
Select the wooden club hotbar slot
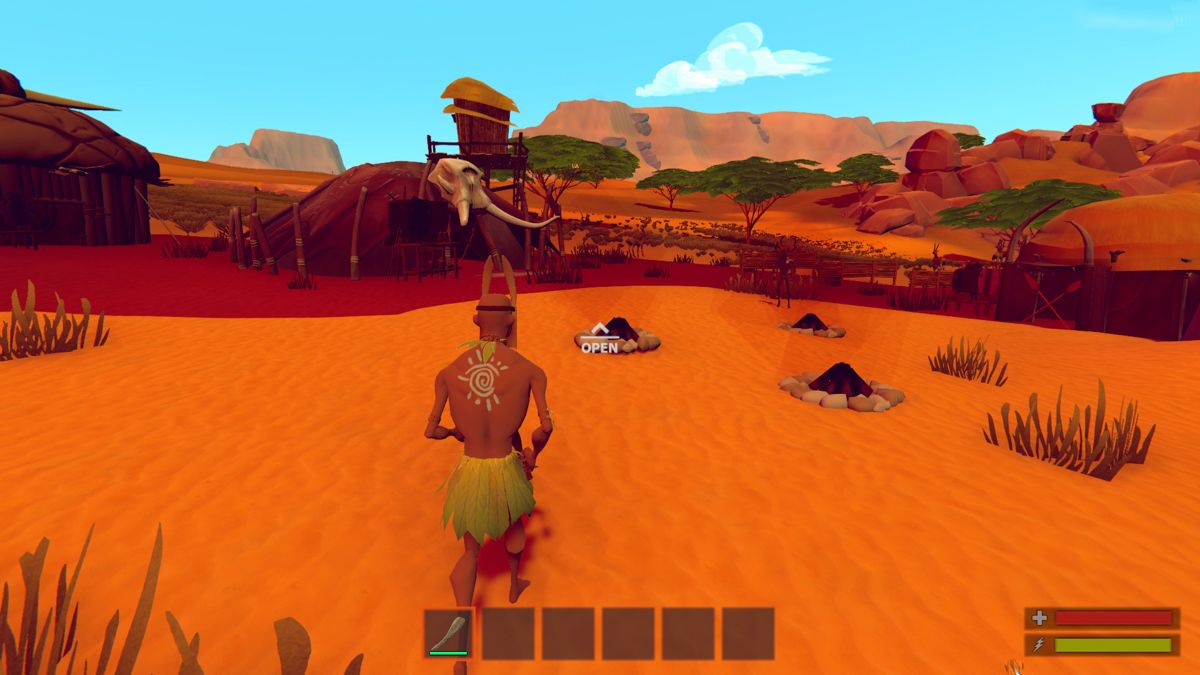448,633
